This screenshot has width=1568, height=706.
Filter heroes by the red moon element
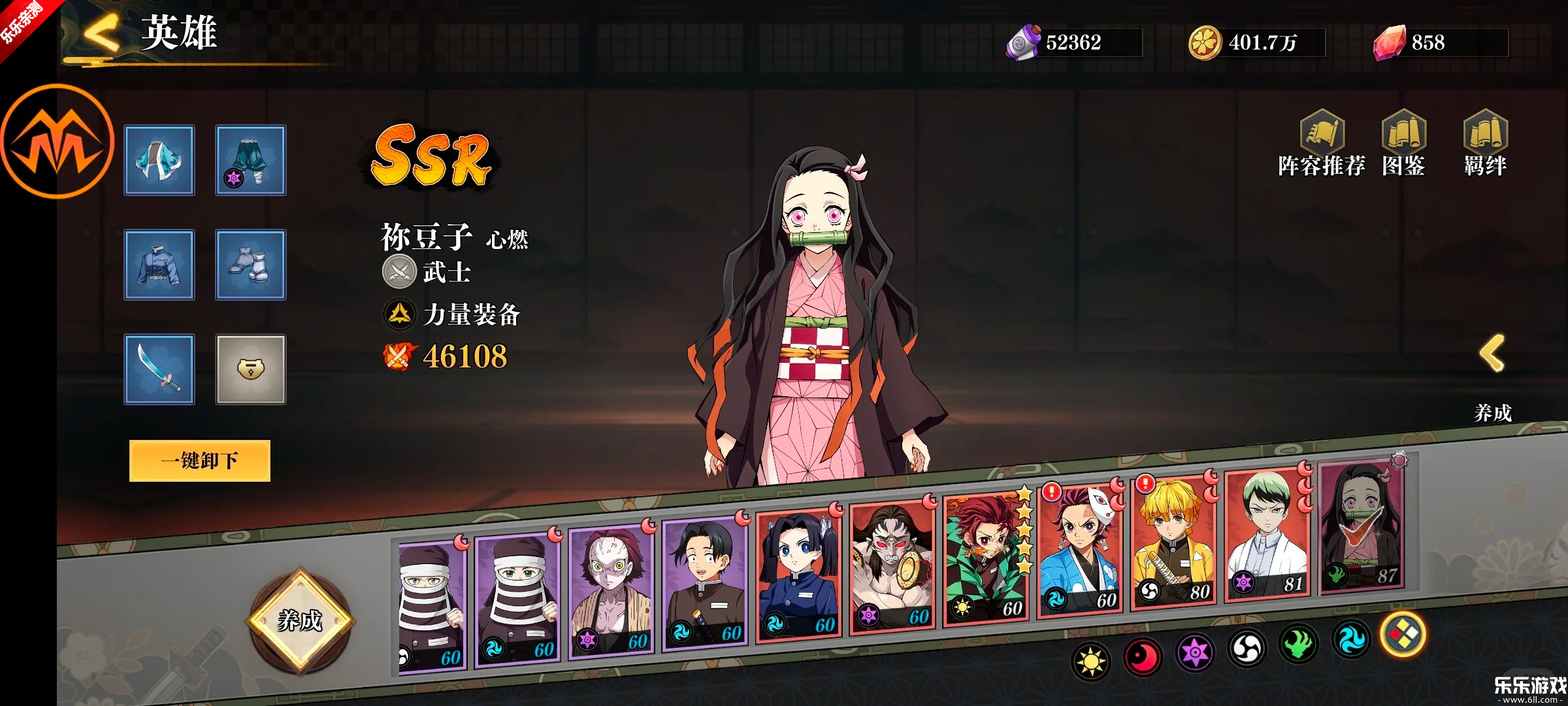click(1143, 656)
